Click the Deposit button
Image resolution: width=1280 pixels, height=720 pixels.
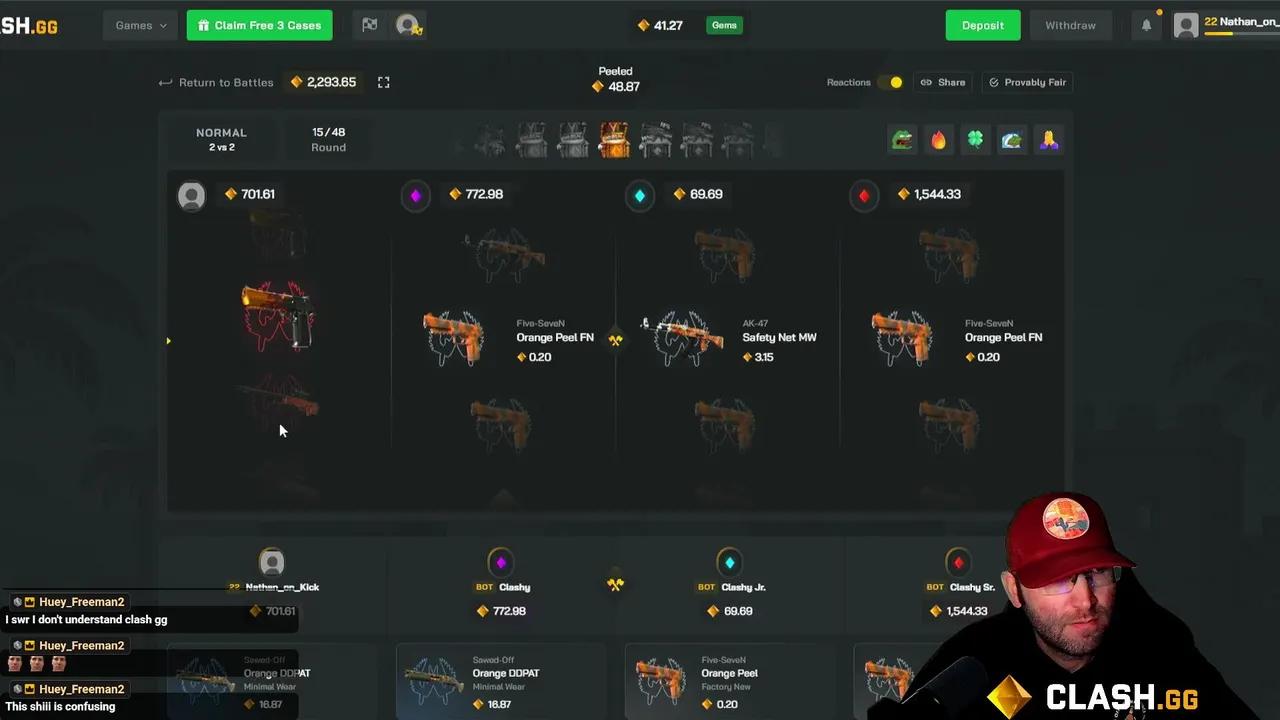pos(982,24)
